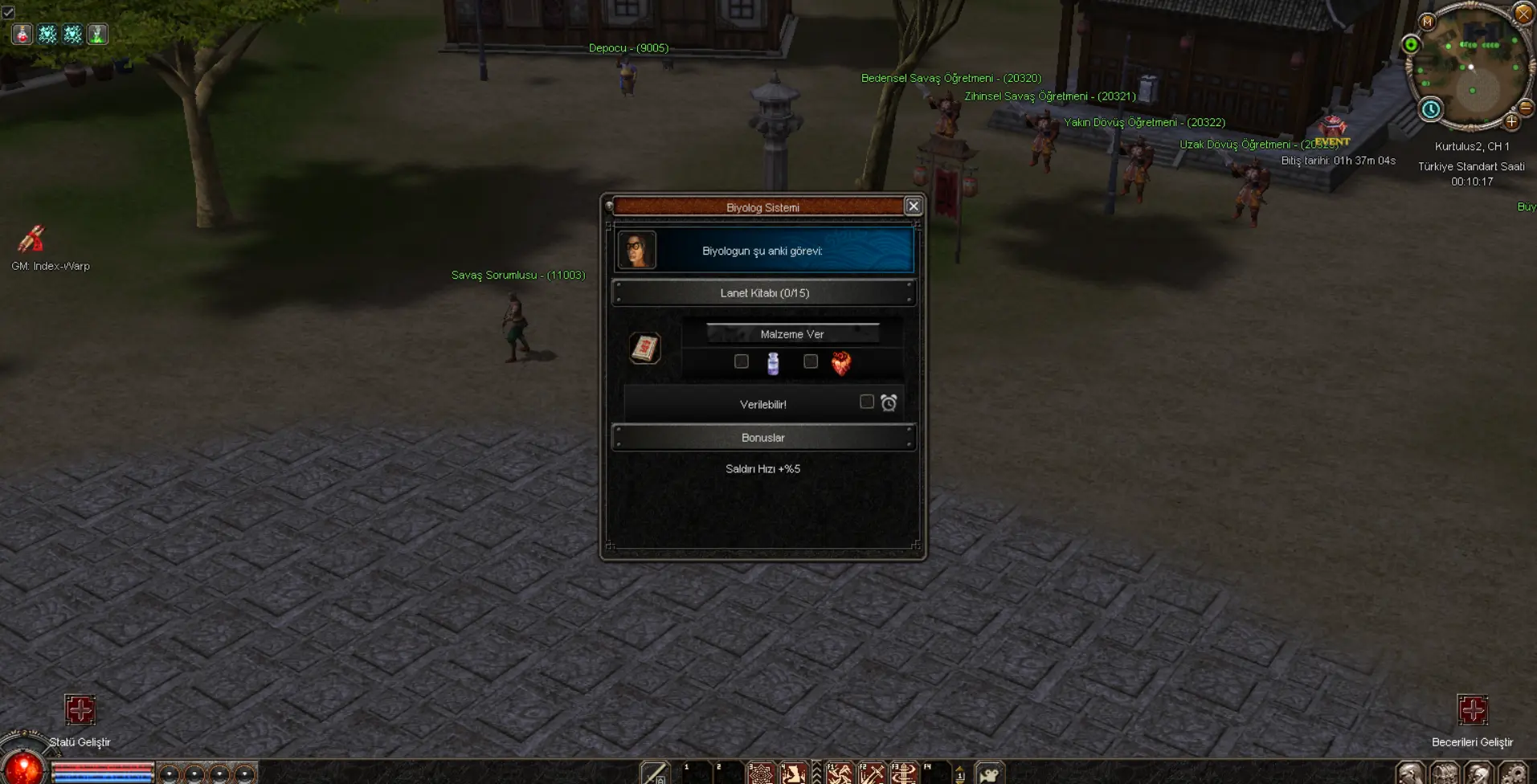
Task: Tick the checkbox beside the purple potion bottle
Action: point(742,361)
